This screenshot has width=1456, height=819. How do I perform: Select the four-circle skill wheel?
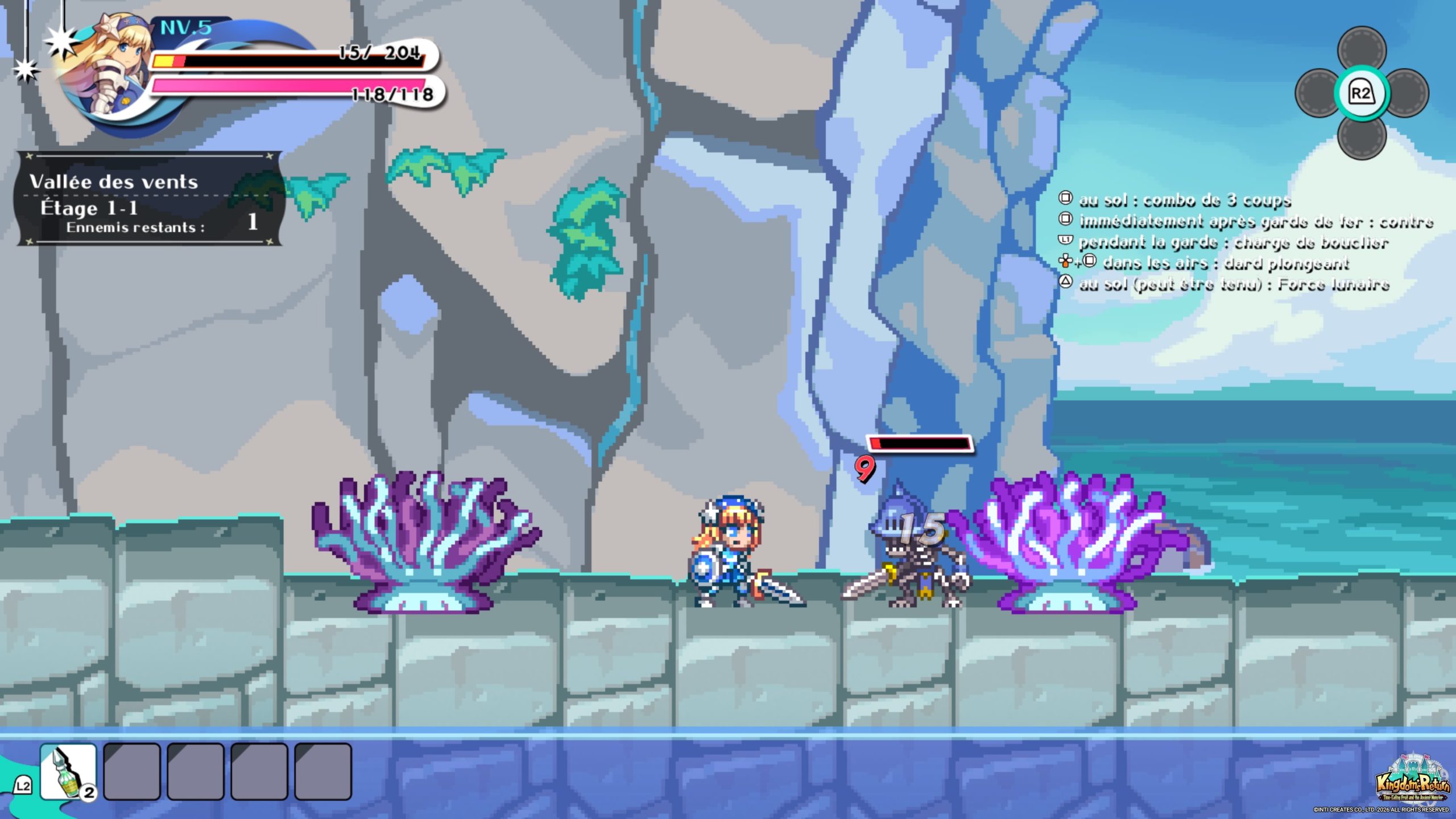click(1362, 93)
